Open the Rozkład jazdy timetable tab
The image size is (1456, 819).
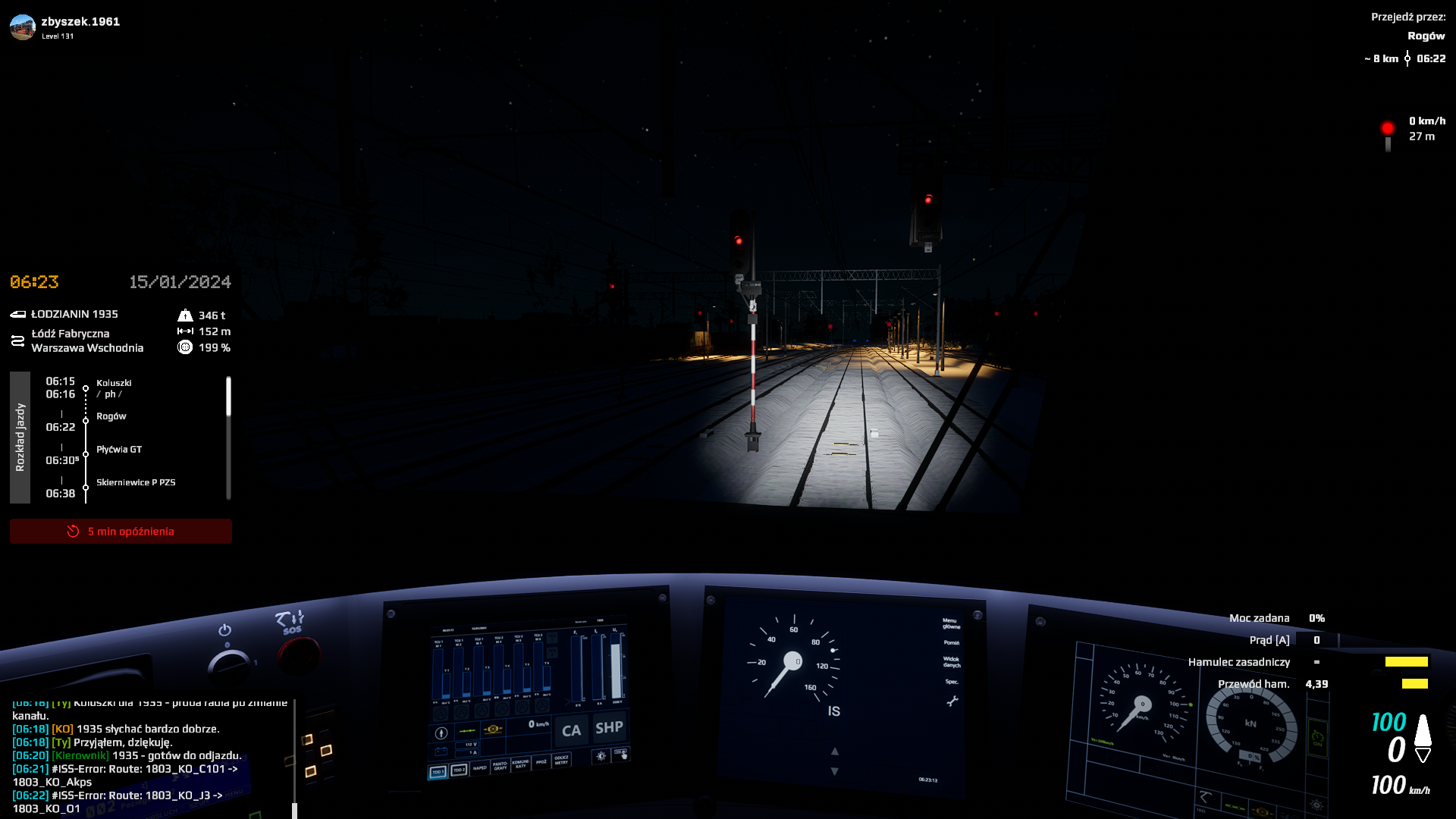coord(20,437)
